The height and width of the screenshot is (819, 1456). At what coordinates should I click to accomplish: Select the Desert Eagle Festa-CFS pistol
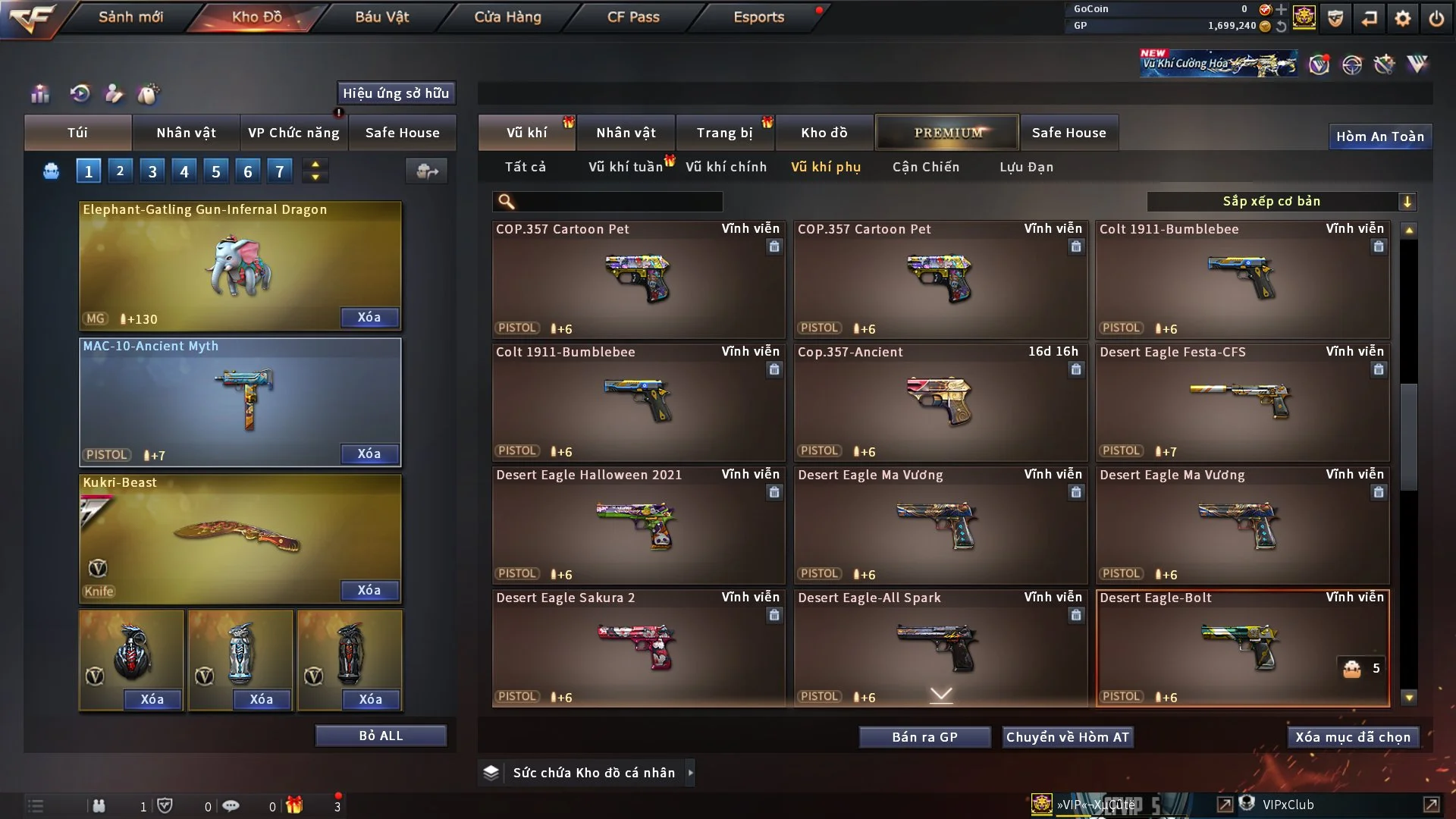1242,402
